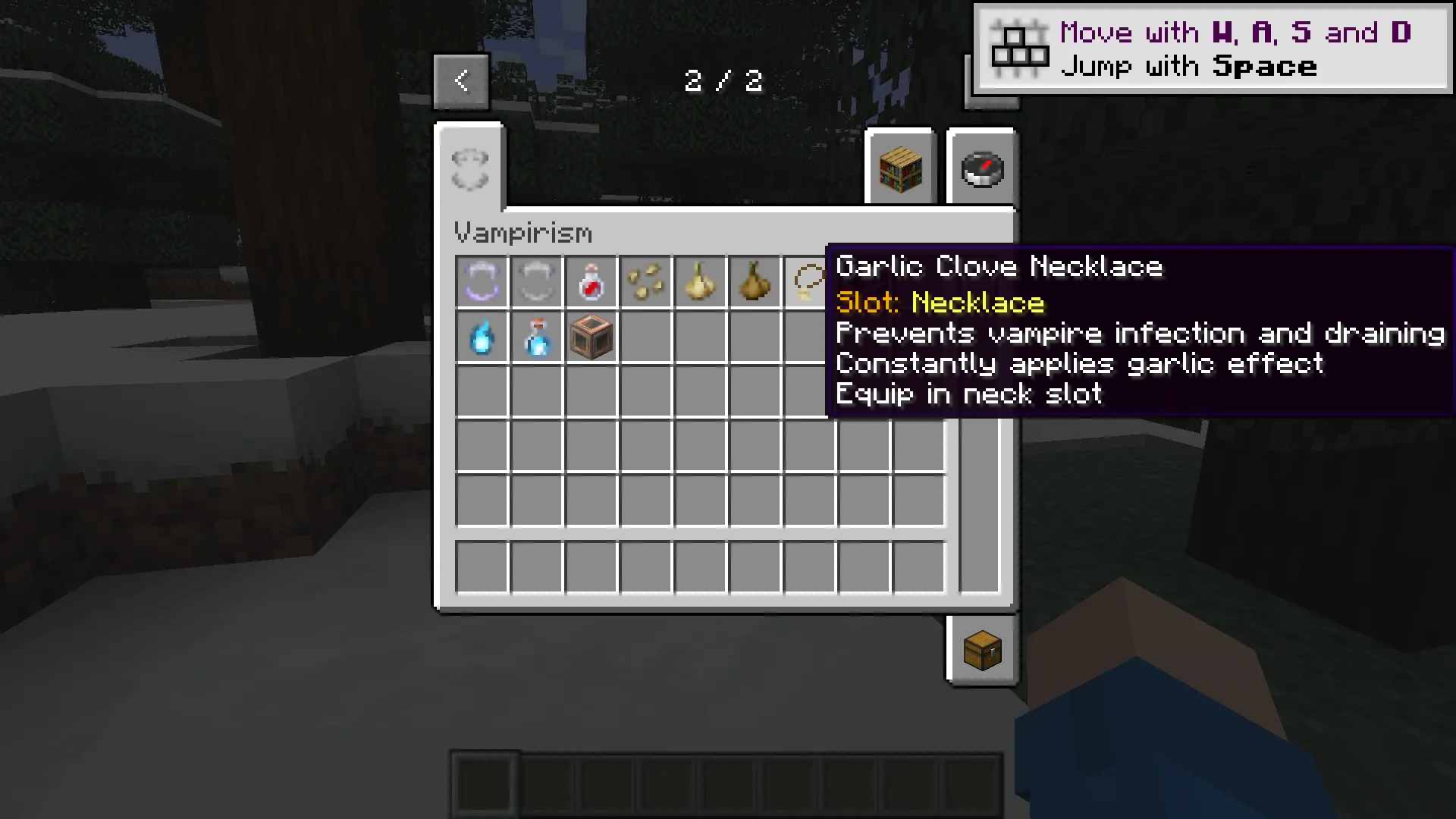
Task: Pick up the blood bottle item
Action: [591, 282]
